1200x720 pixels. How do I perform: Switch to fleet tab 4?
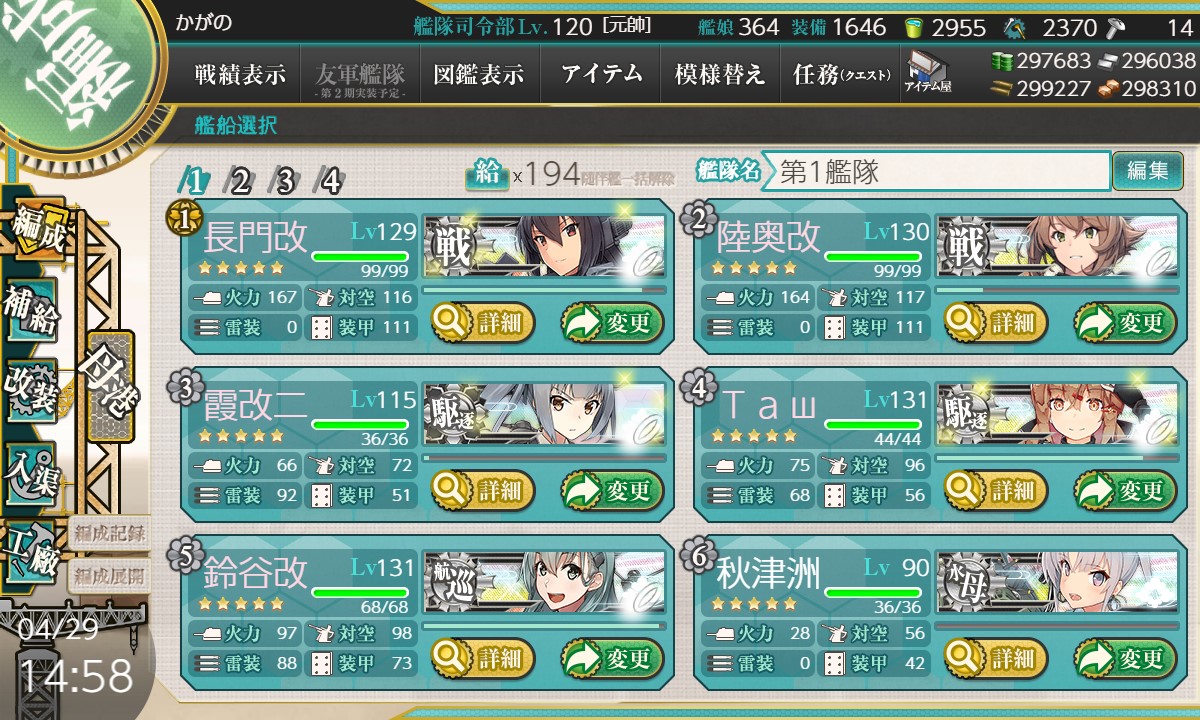[330, 181]
